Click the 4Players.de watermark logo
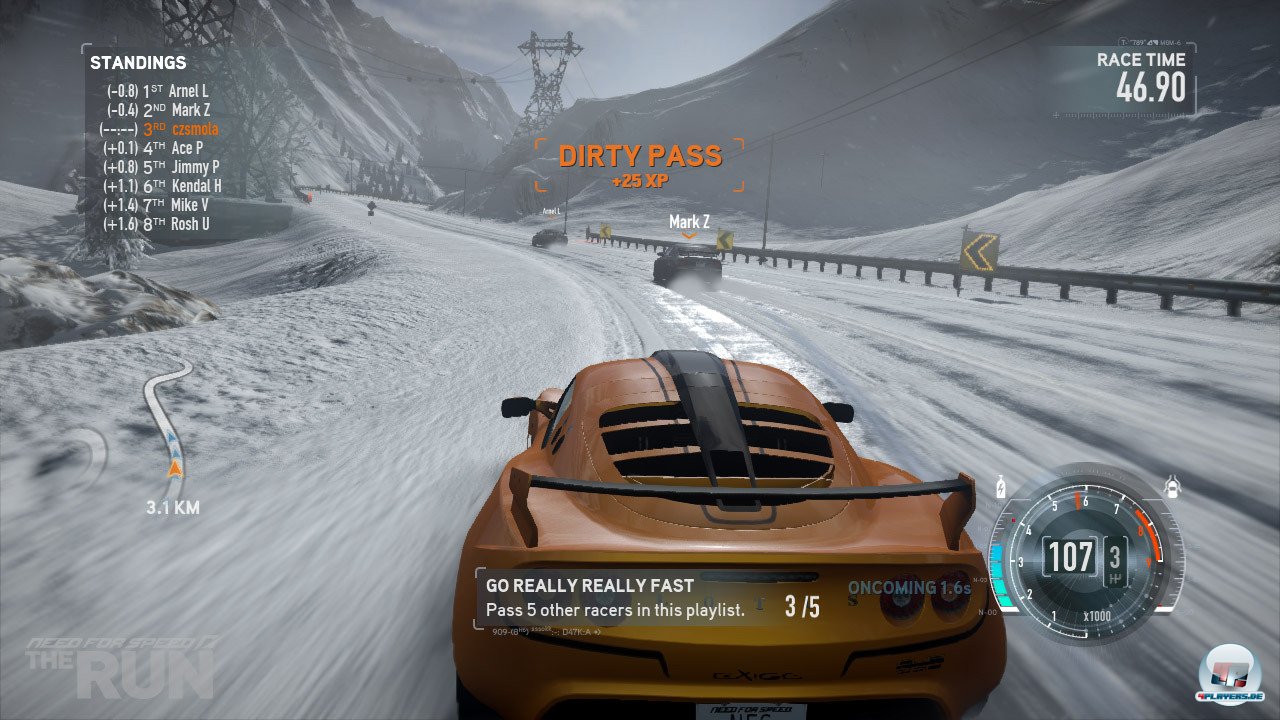The width and height of the screenshot is (1280, 720). [x=1230, y=678]
